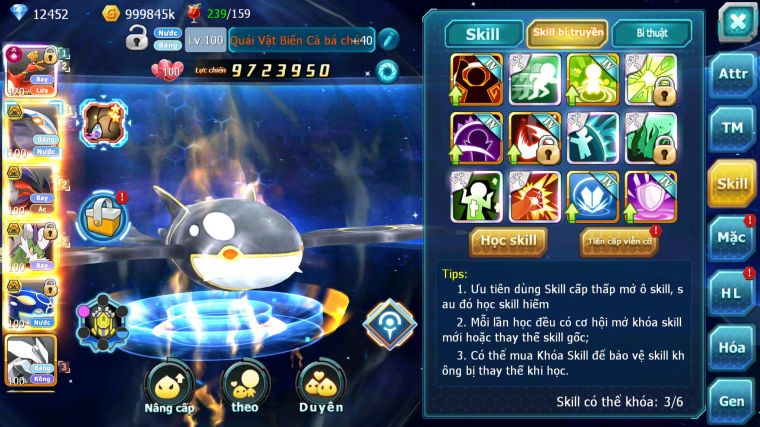Screen dimensions: 760x427
Task: Open the TM side tab
Action: tap(732, 128)
